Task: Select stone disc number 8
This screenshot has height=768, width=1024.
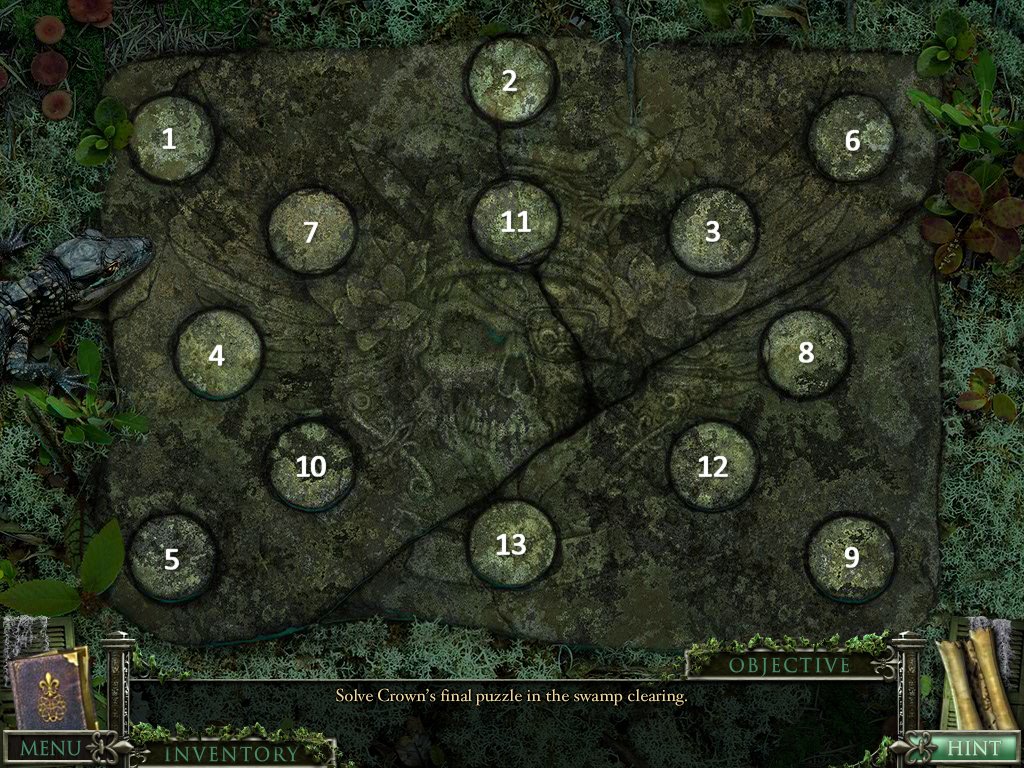Action: point(805,352)
